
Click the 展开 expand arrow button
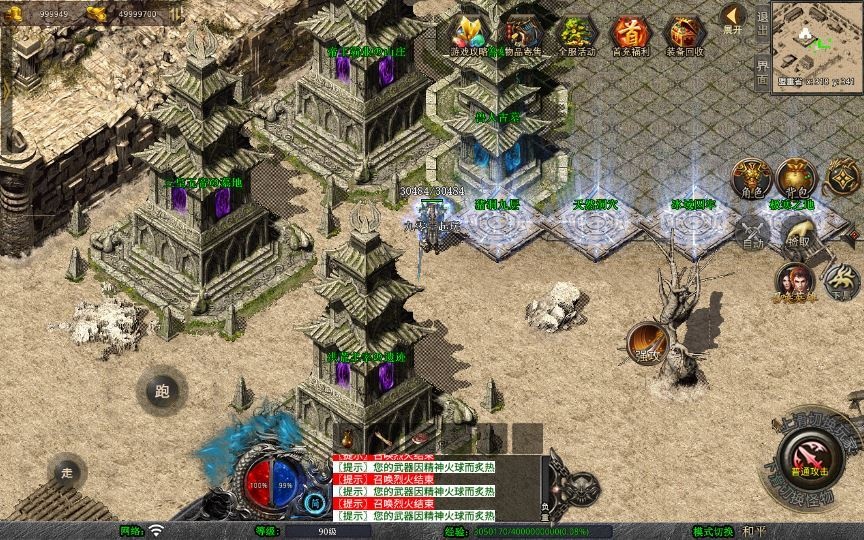pos(733,19)
